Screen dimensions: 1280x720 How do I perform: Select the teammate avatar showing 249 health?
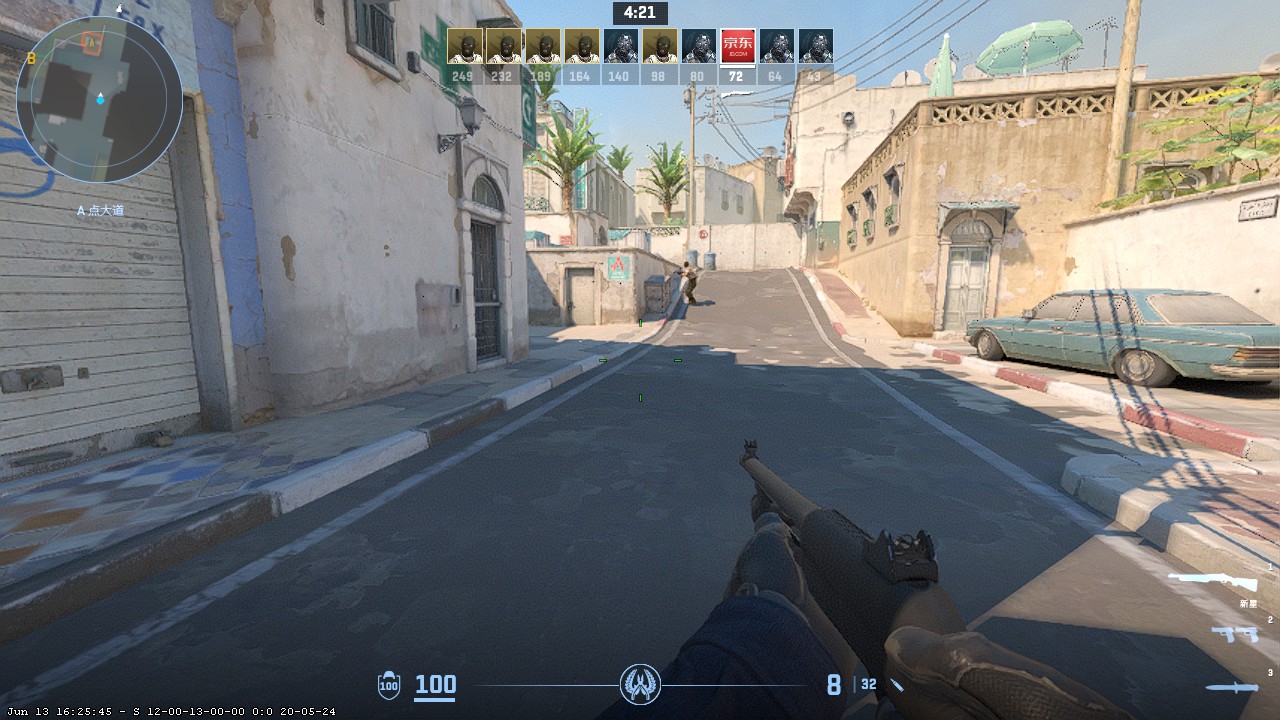coord(465,45)
